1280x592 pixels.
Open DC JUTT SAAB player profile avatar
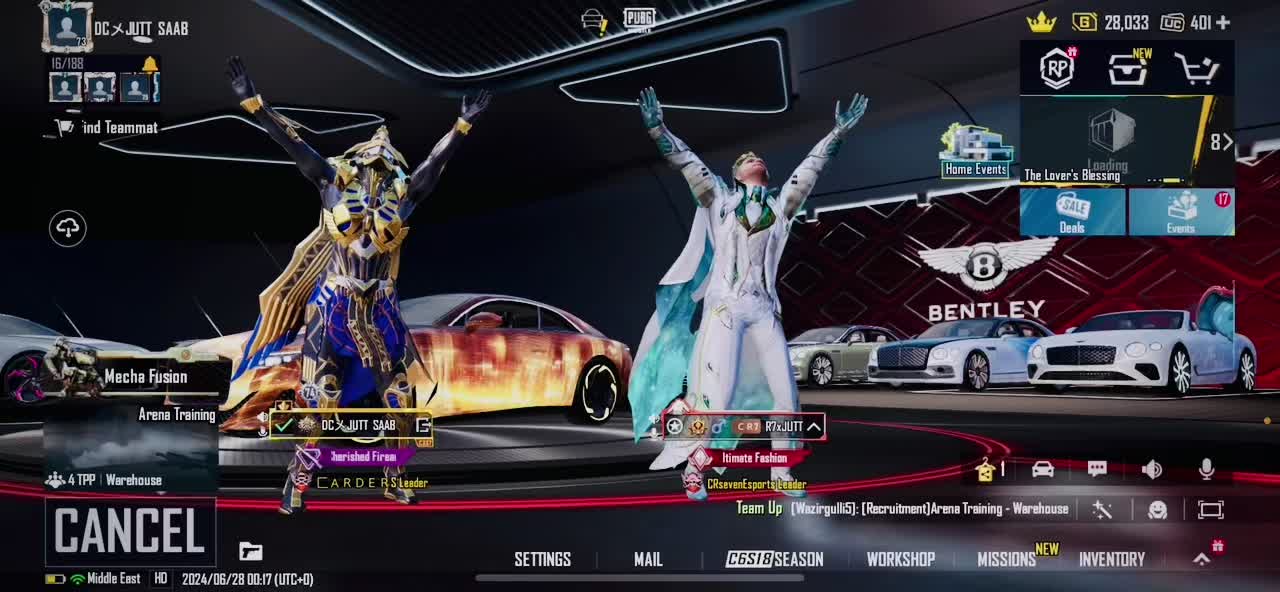[x=68, y=27]
